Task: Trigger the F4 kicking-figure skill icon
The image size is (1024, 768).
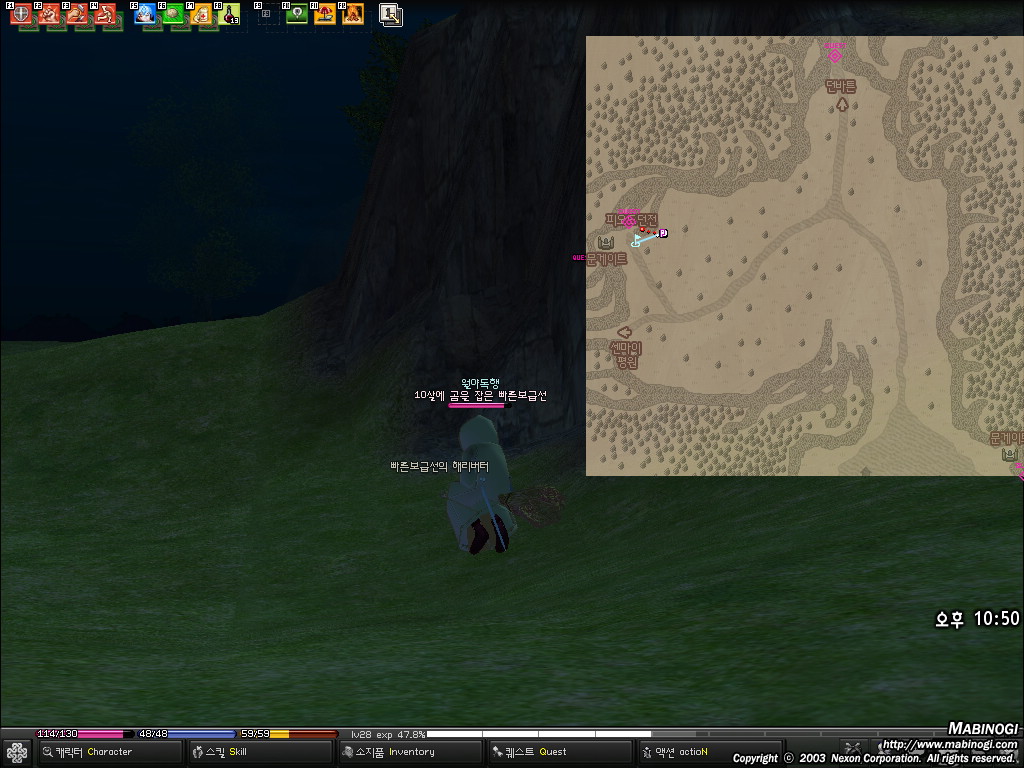Action: tap(104, 15)
